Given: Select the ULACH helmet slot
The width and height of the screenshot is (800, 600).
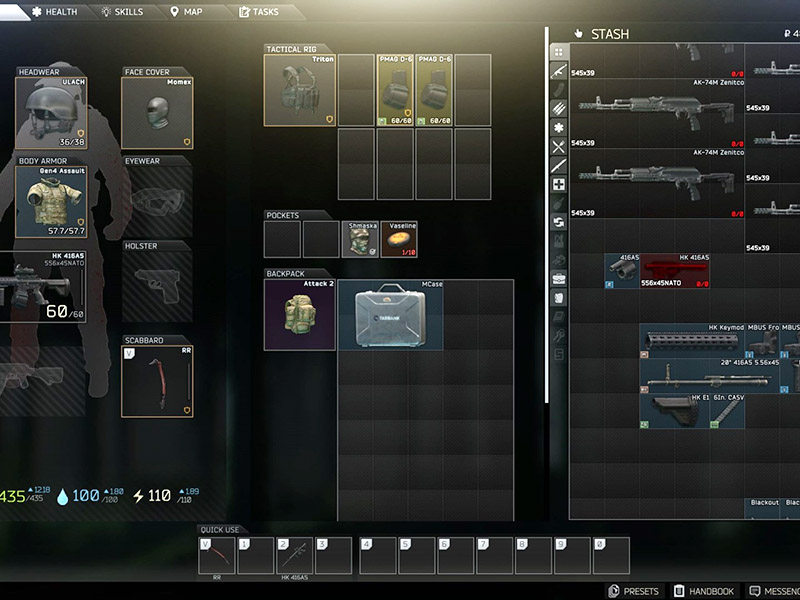Looking at the screenshot, I should [52, 112].
